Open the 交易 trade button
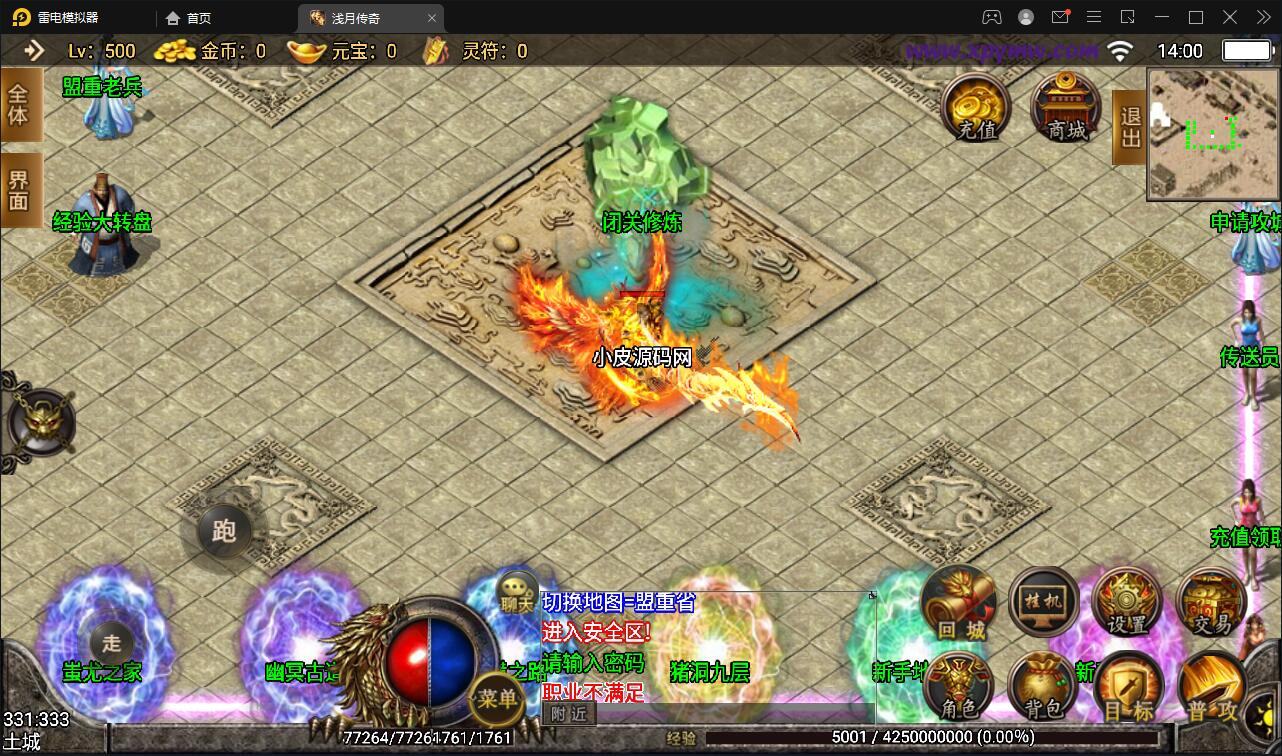The width and height of the screenshot is (1282, 756). [x=1211, y=602]
